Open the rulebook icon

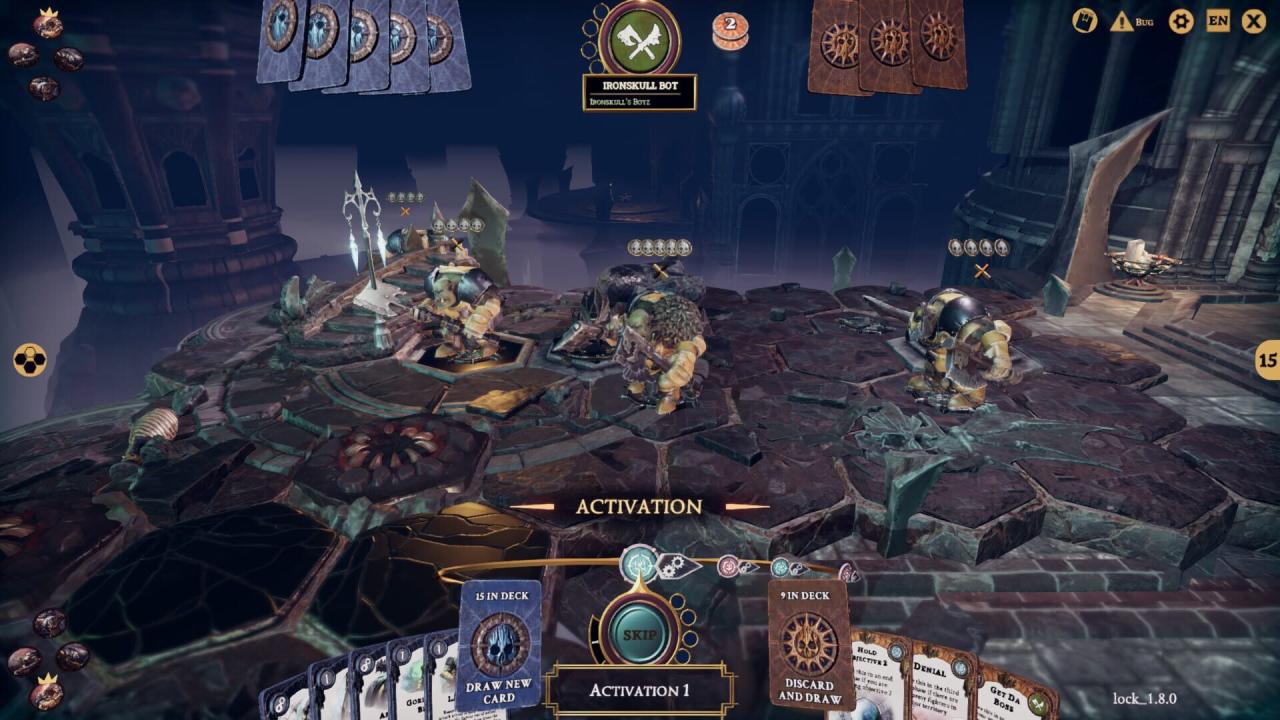point(1086,21)
